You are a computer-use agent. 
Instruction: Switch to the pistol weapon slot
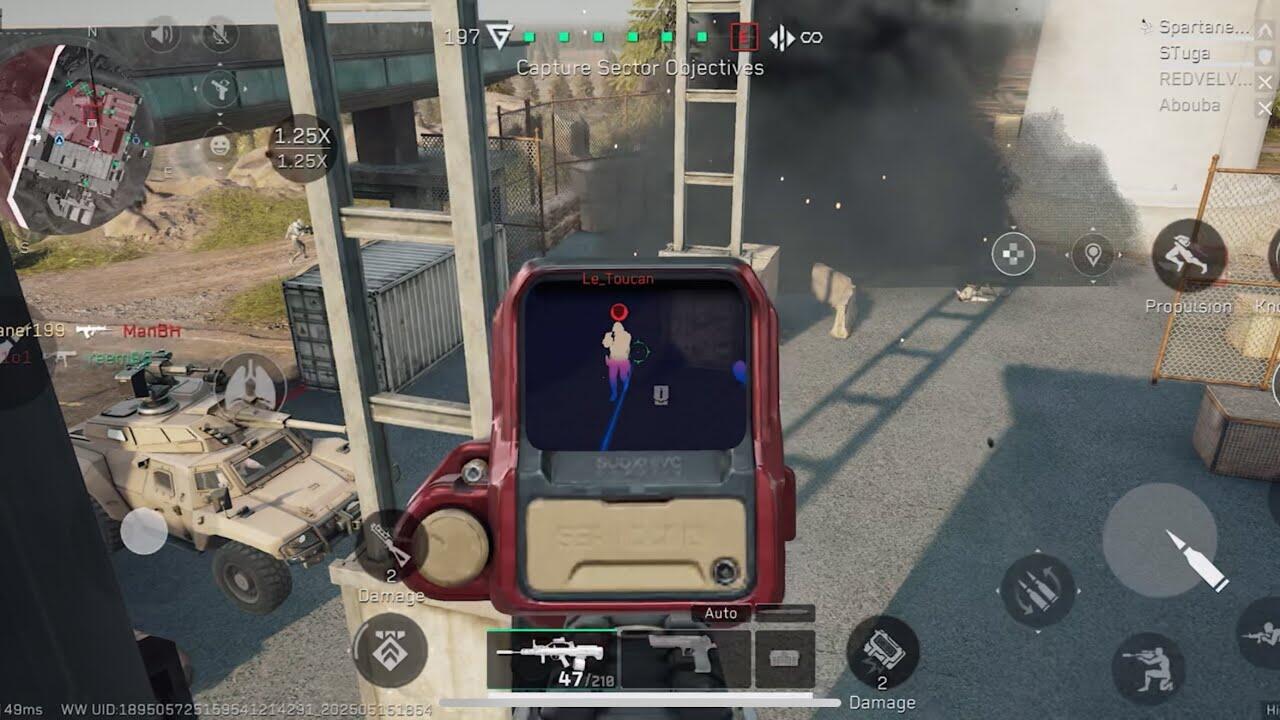684,658
